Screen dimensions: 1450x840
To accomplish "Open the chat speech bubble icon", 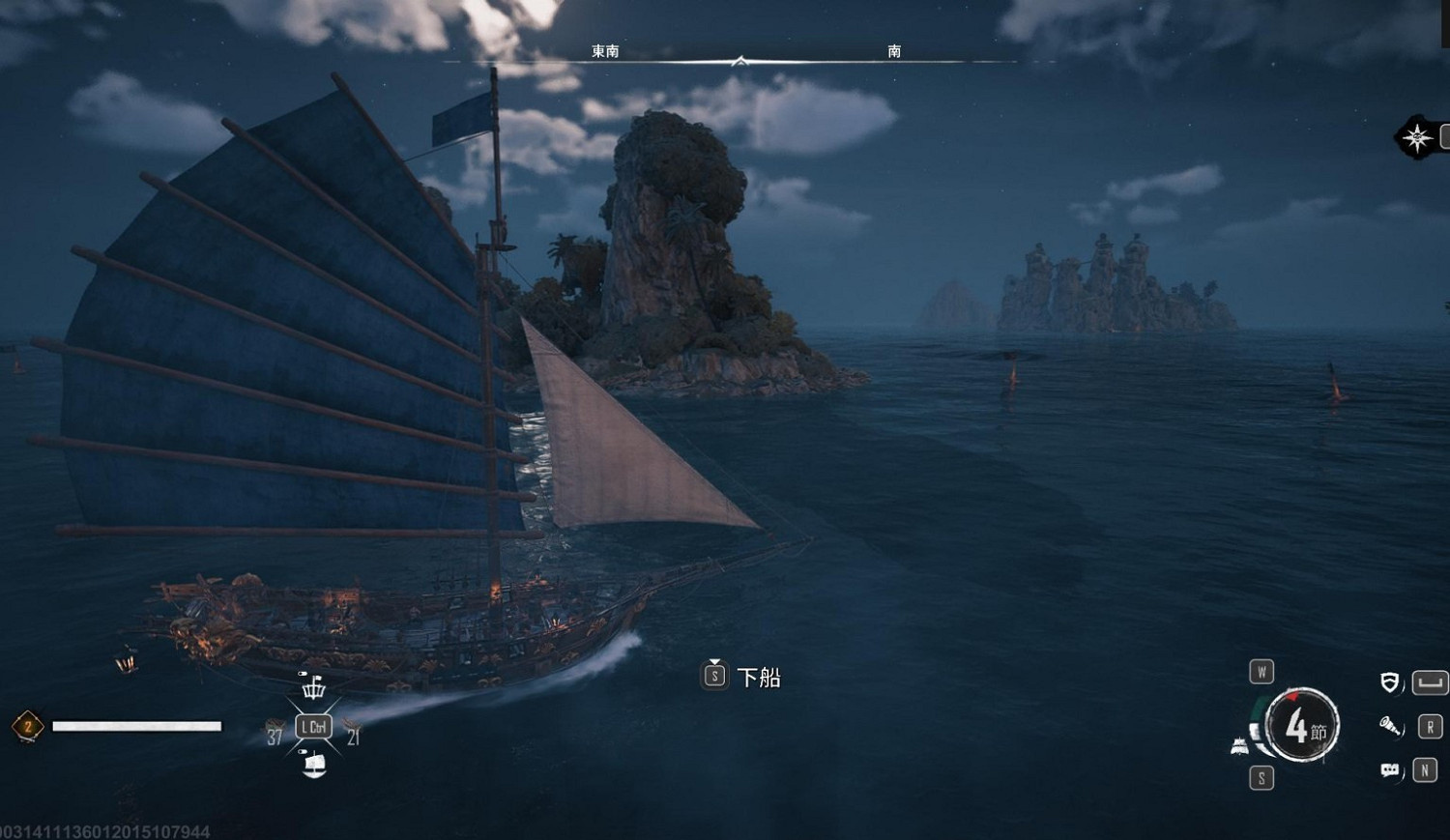I will pyautogui.click(x=1389, y=770).
